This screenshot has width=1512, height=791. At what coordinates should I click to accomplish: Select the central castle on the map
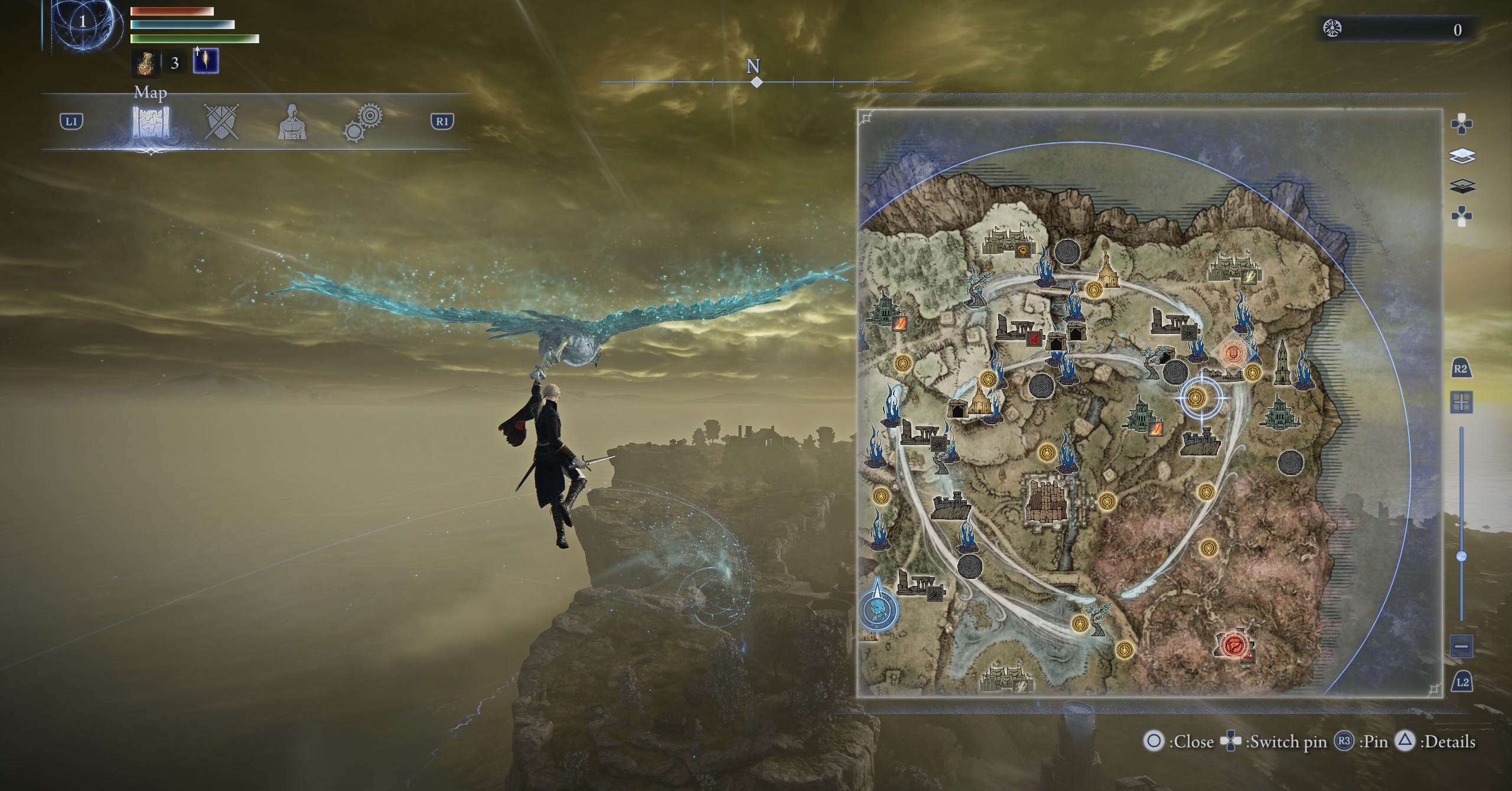tap(1045, 501)
